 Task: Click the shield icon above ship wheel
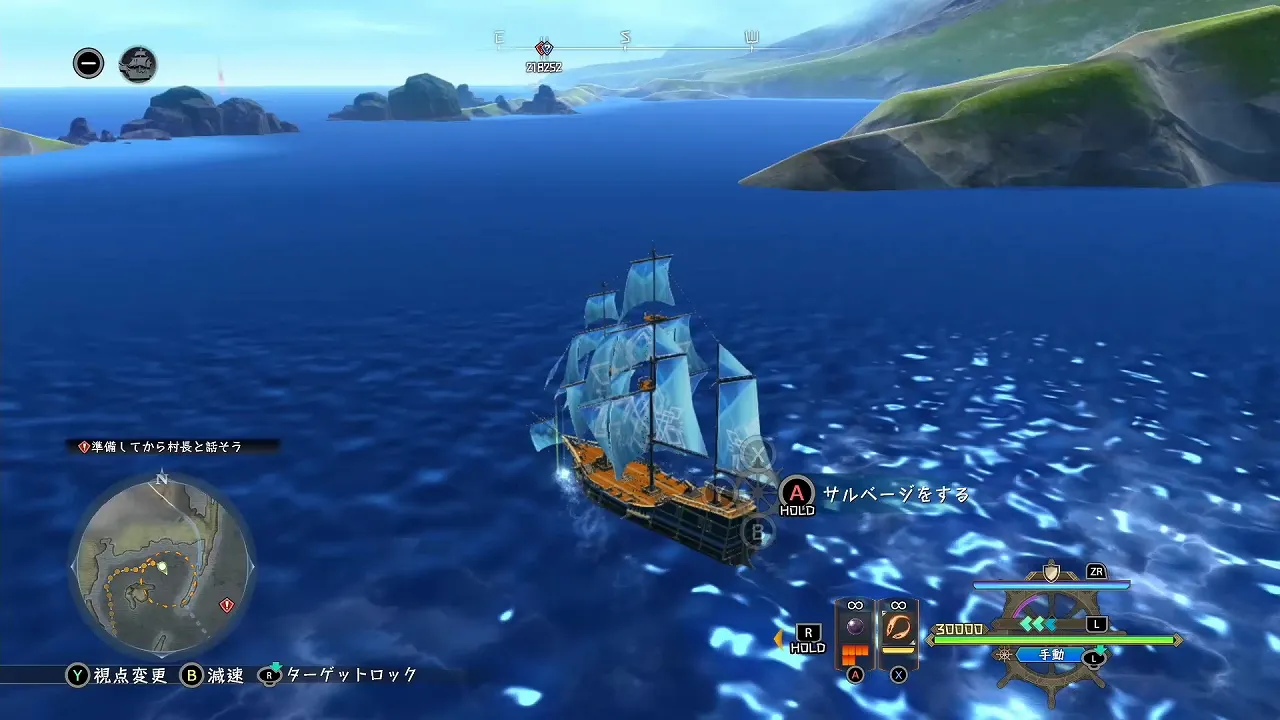pos(1051,572)
